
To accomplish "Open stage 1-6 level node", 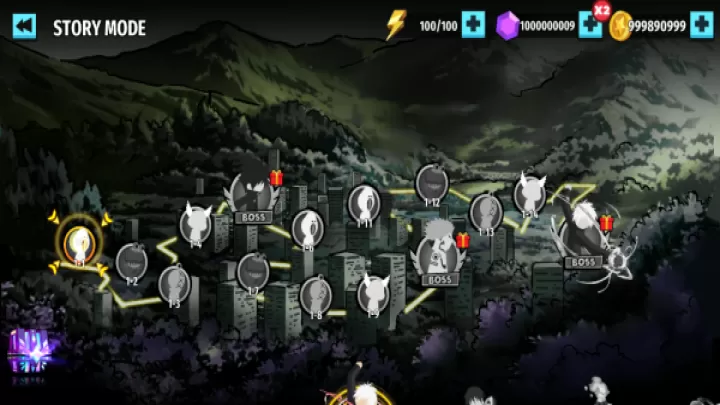I will click(308, 227).
